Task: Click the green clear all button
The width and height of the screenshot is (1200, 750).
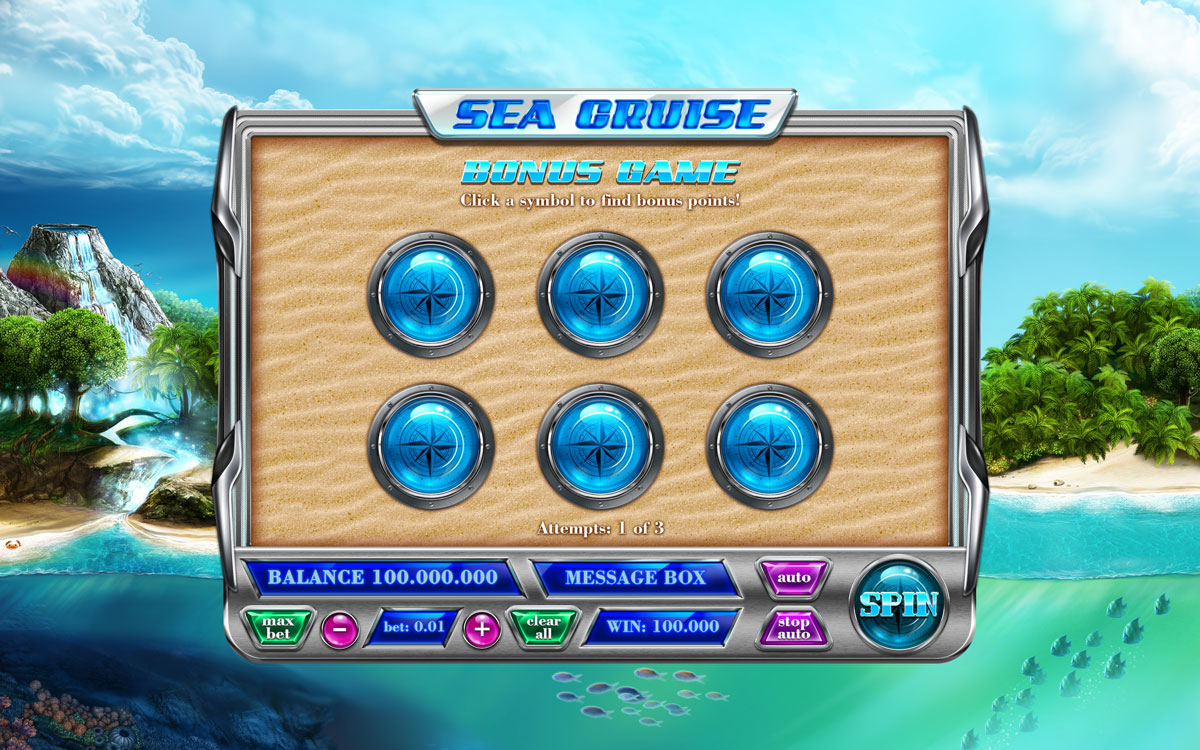Action: [x=543, y=628]
